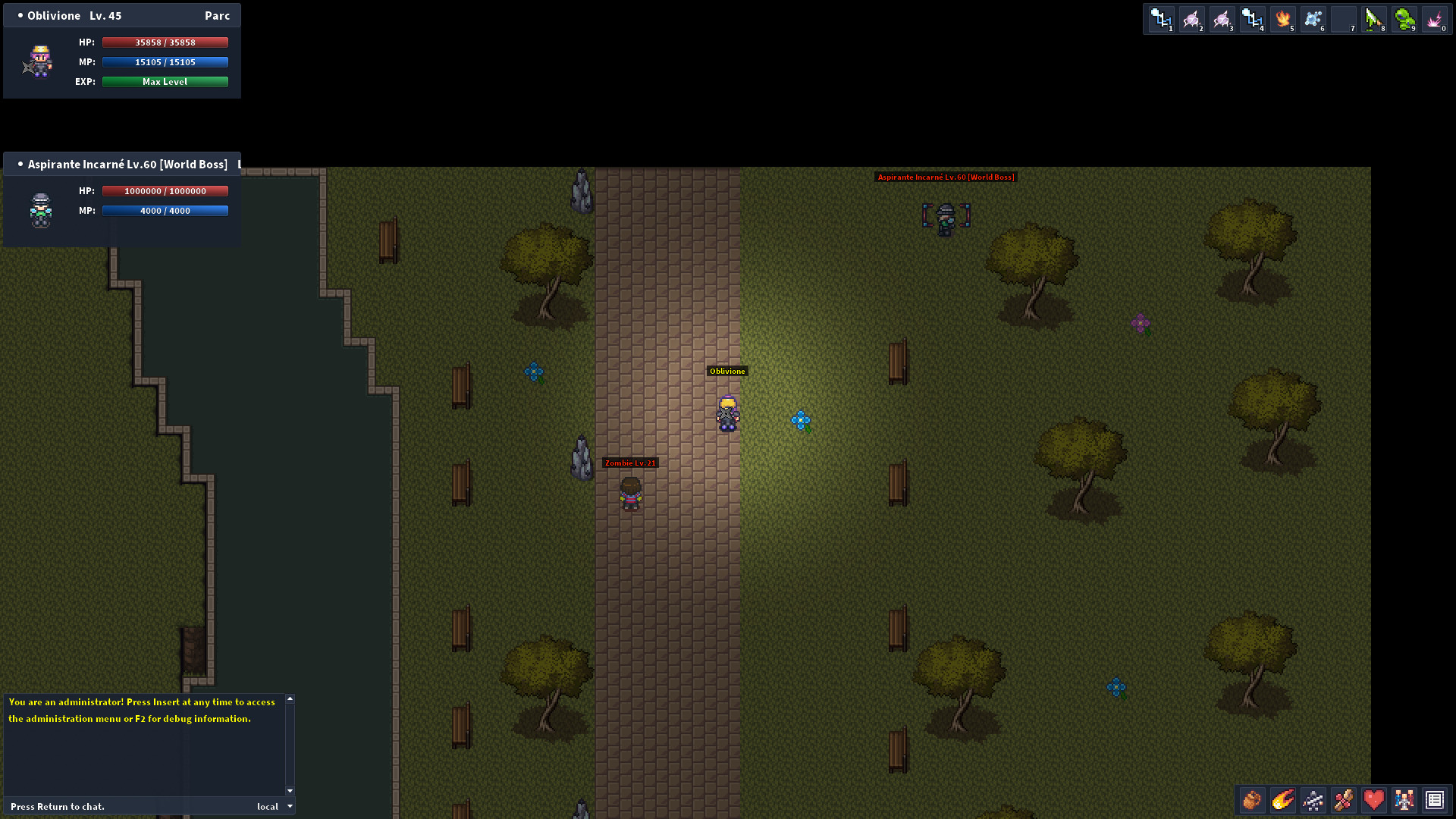Image resolution: width=1456 pixels, height=819 pixels.
Task: Select the purple creature spell in slot 2
Action: coord(1191,19)
